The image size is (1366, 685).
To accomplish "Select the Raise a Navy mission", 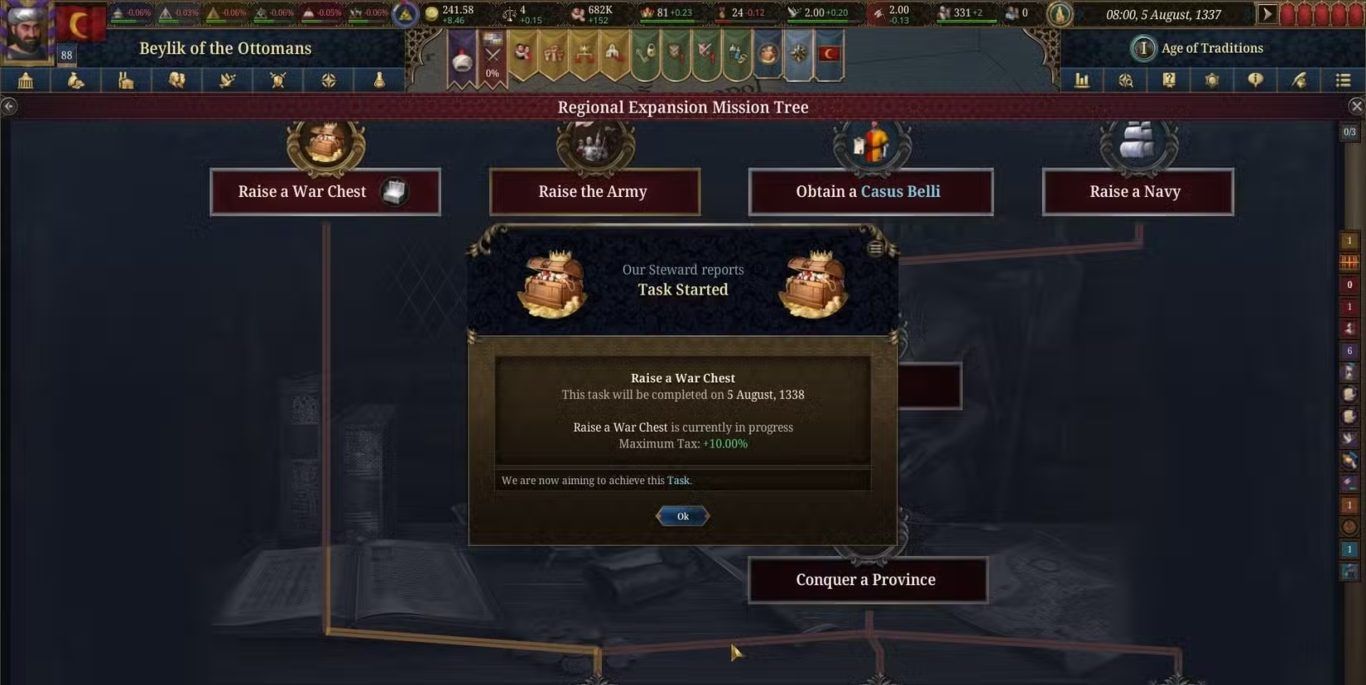I will [x=1137, y=192].
